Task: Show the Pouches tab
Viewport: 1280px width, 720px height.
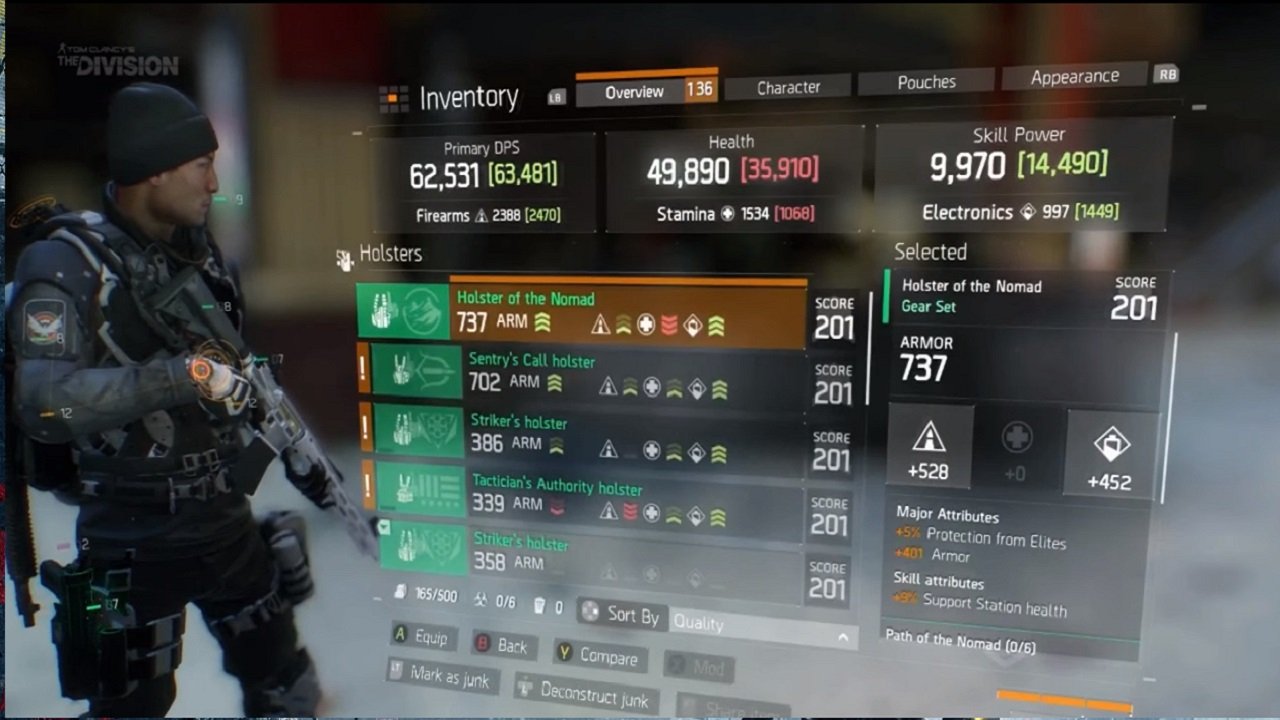Action: click(926, 83)
